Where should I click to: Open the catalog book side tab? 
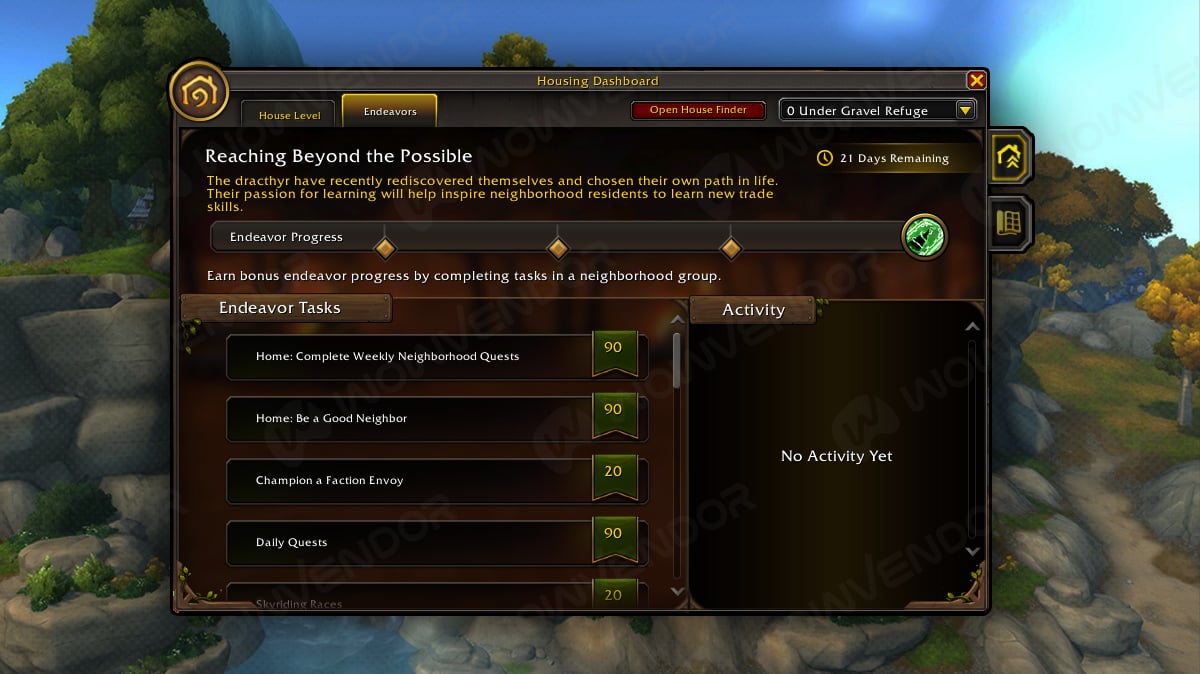pyautogui.click(x=1010, y=222)
